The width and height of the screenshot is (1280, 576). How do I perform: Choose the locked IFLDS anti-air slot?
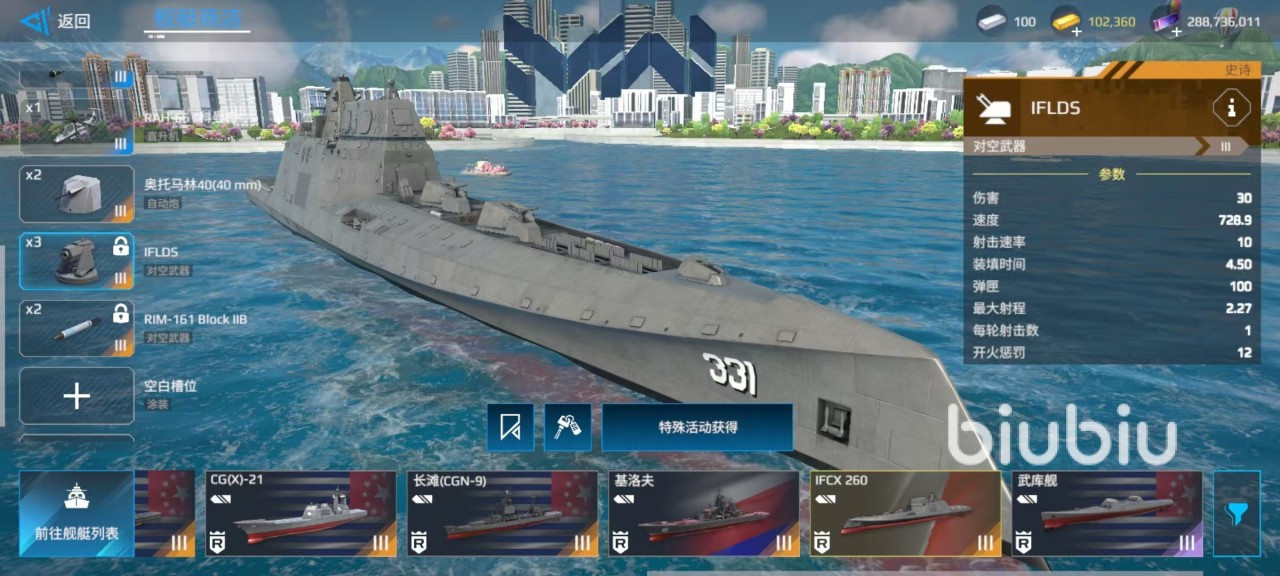tap(77, 261)
